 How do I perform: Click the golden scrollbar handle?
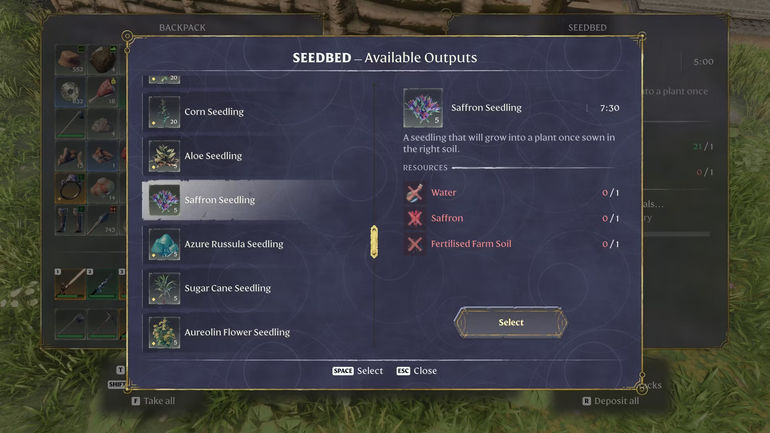pos(374,241)
